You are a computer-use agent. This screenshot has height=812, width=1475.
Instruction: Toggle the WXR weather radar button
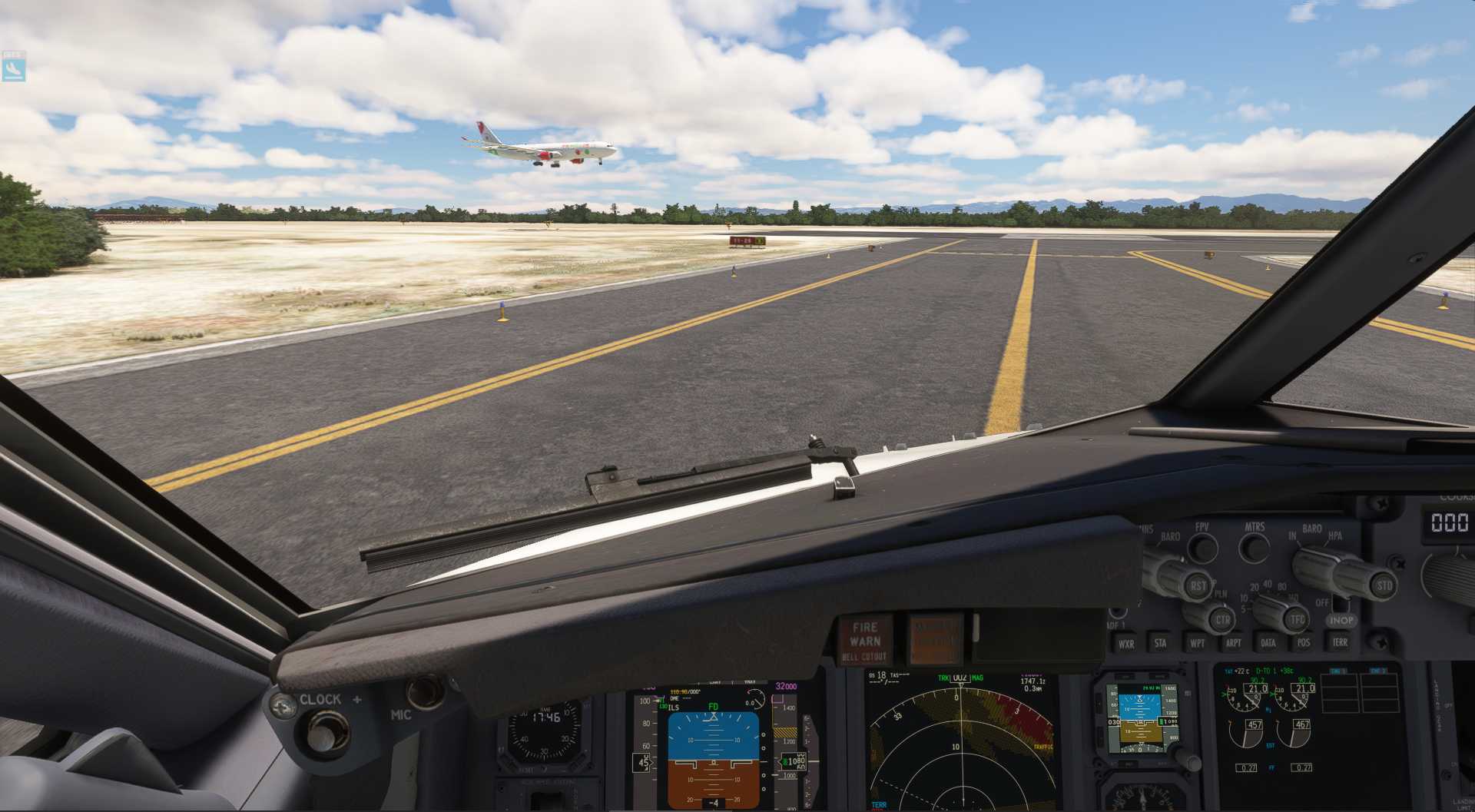[1125, 644]
